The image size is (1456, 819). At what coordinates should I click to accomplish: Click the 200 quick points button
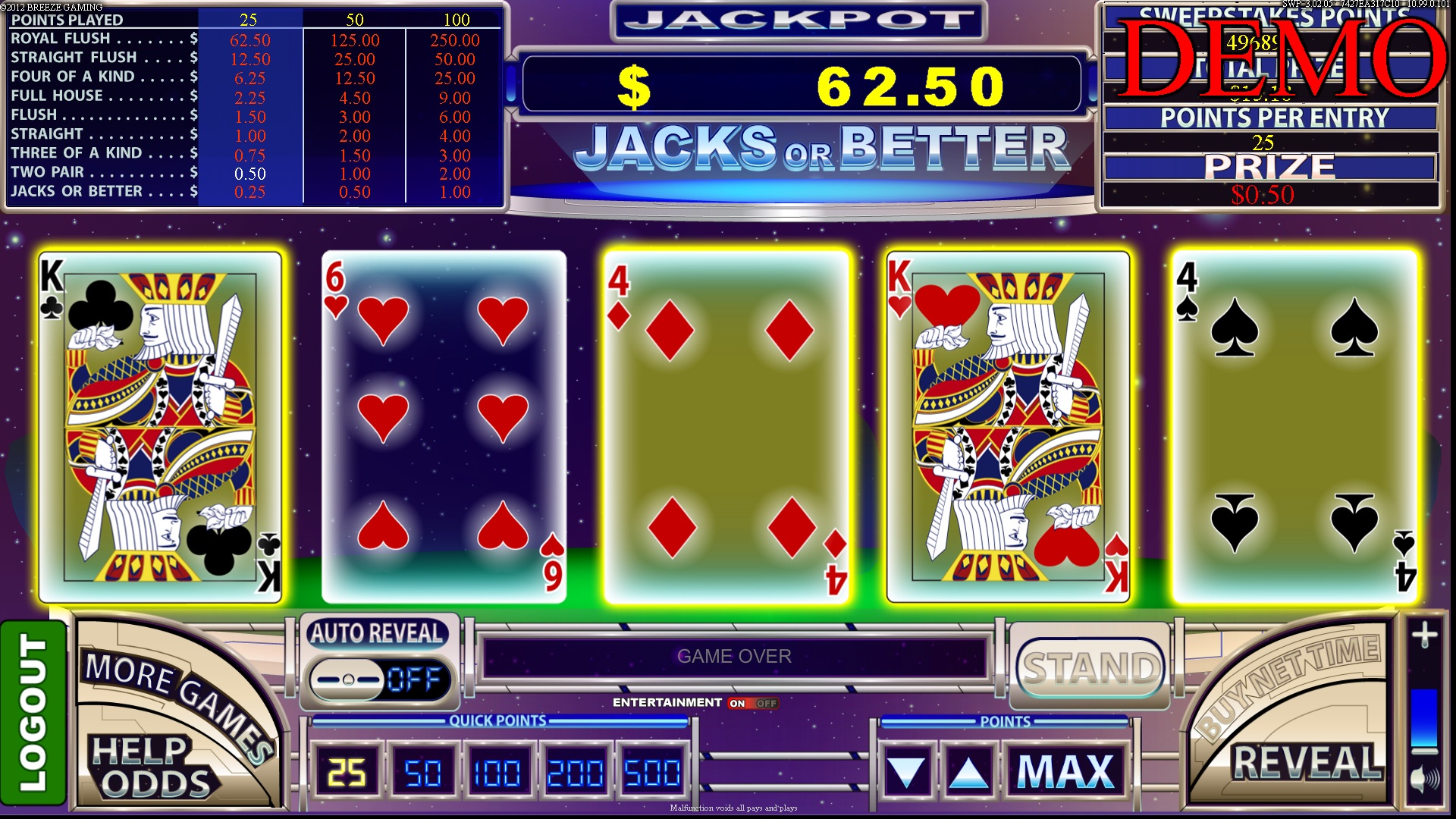[x=575, y=770]
